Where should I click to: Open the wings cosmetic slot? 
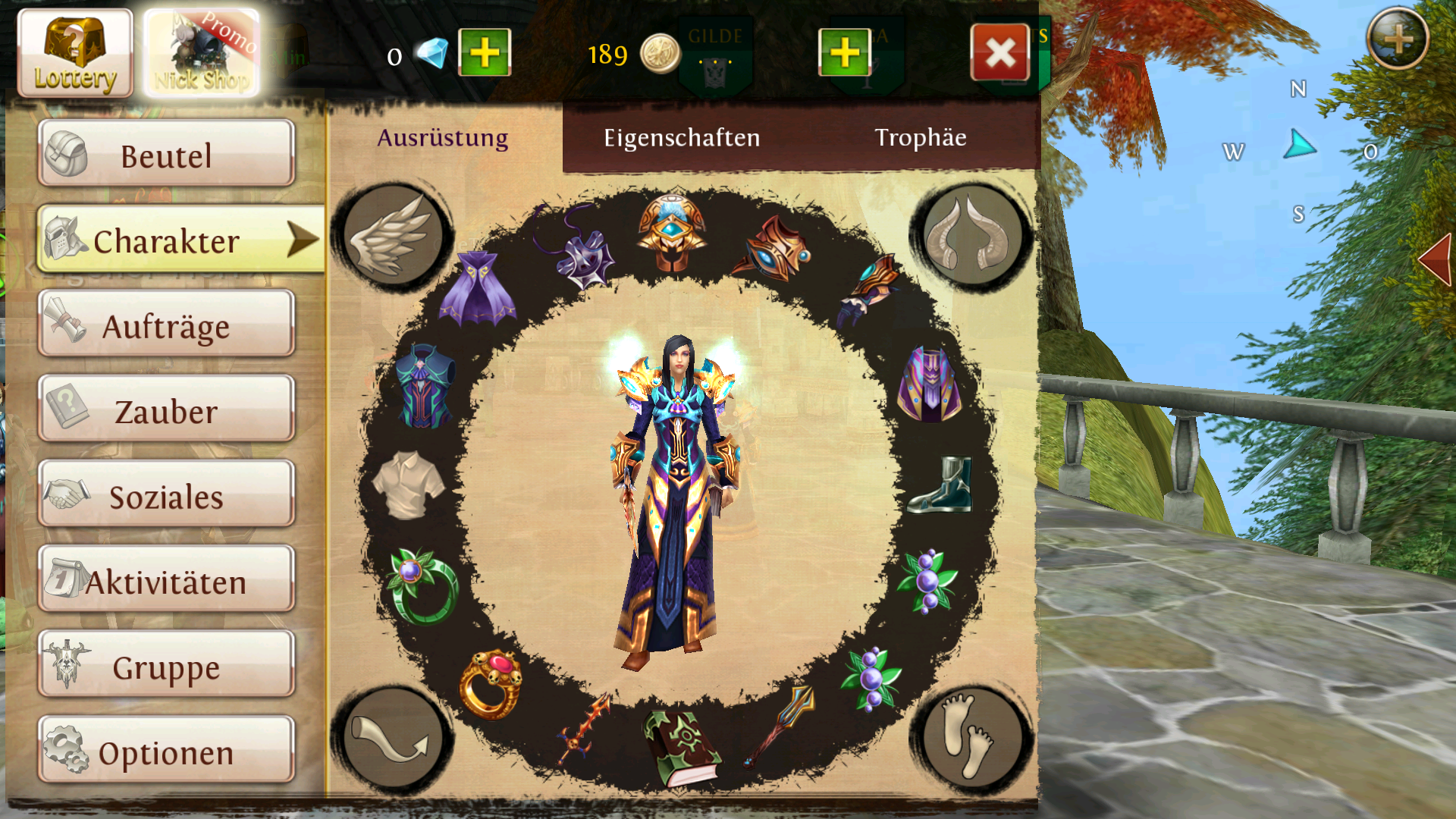(393, 235)
